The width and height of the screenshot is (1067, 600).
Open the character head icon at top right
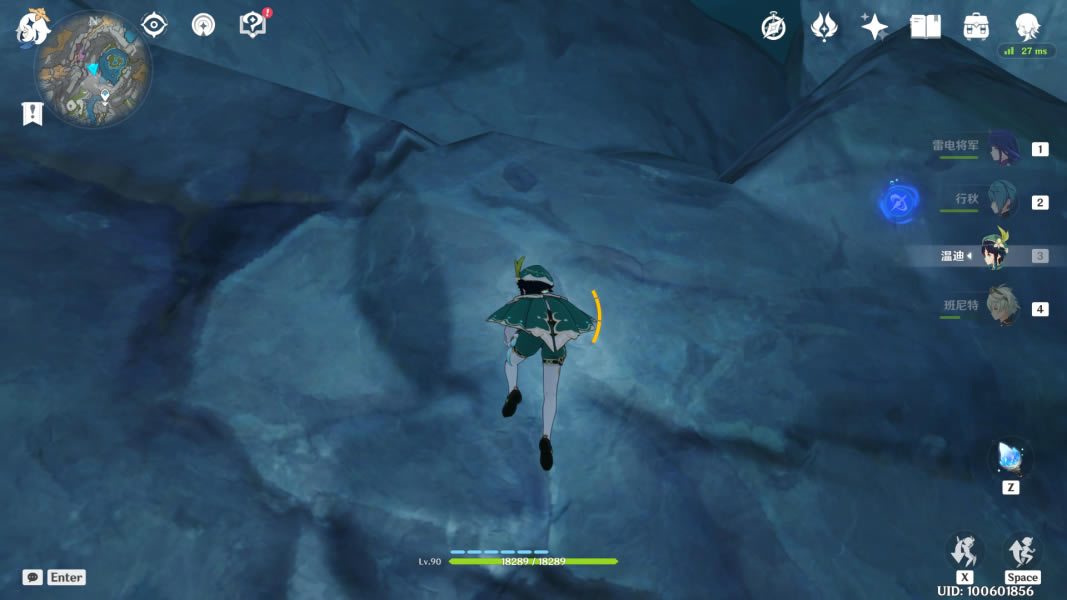point(1027,26)
